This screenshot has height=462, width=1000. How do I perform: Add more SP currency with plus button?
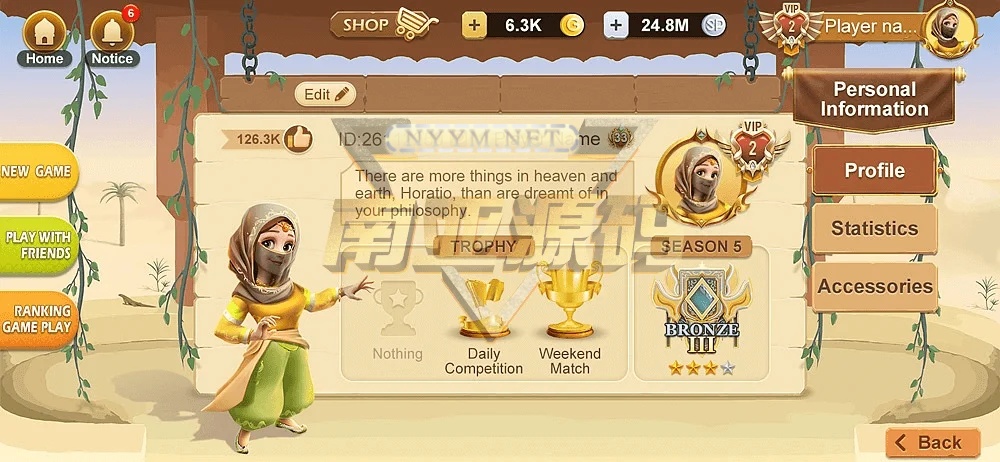point(617,25)
